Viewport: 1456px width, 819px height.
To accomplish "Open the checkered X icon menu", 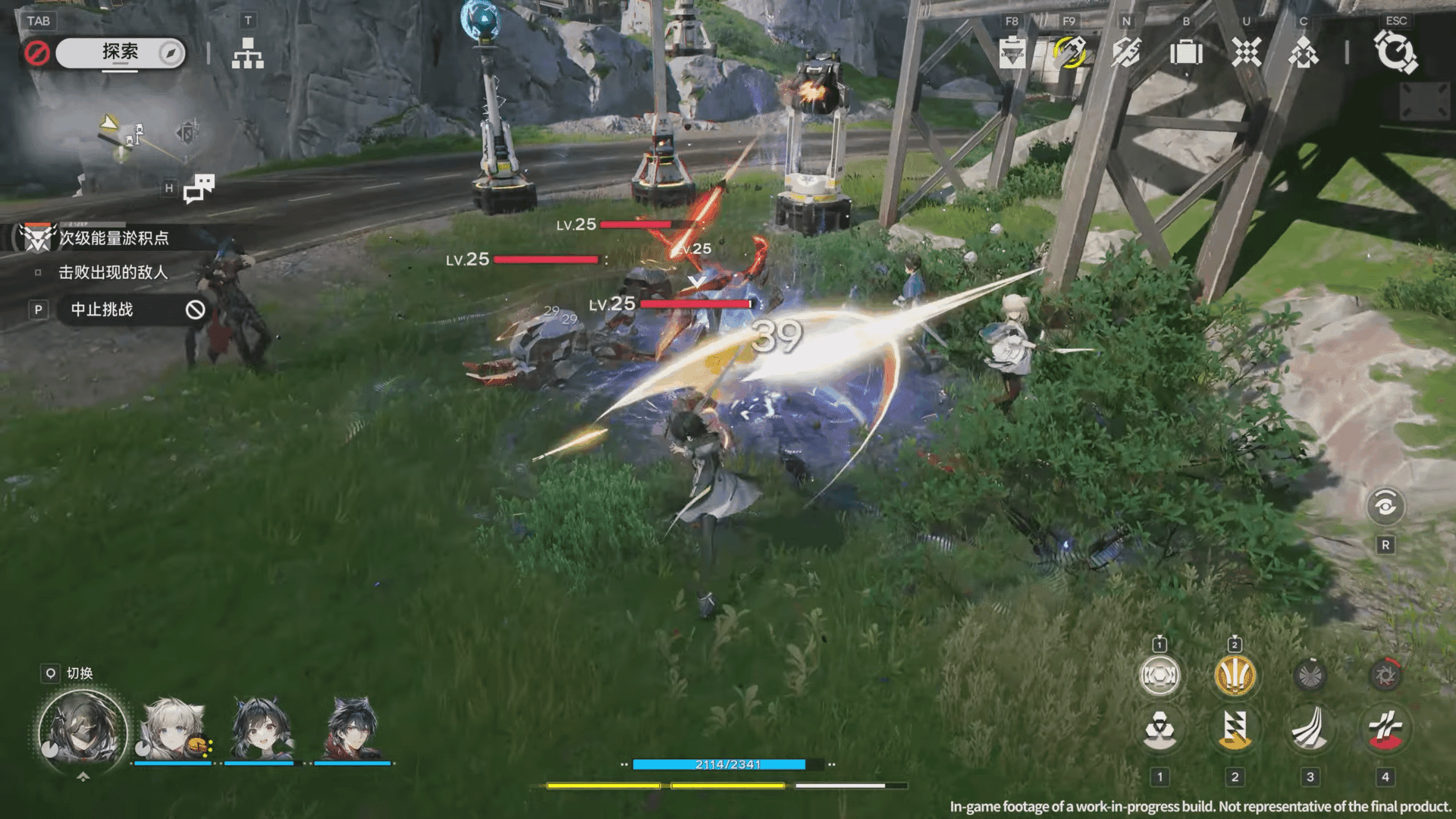I will click(x=1246, y=53).
